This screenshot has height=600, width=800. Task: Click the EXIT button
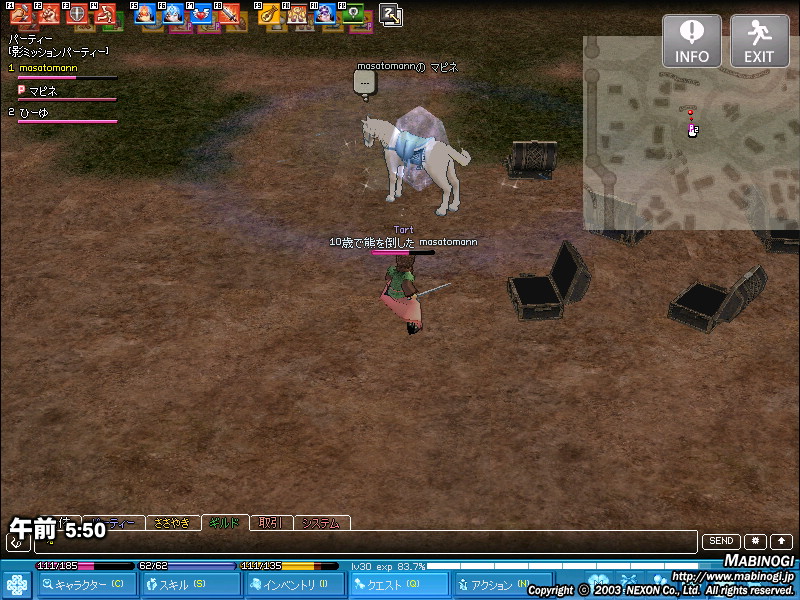pyautogui.click(x=759, y=41)
